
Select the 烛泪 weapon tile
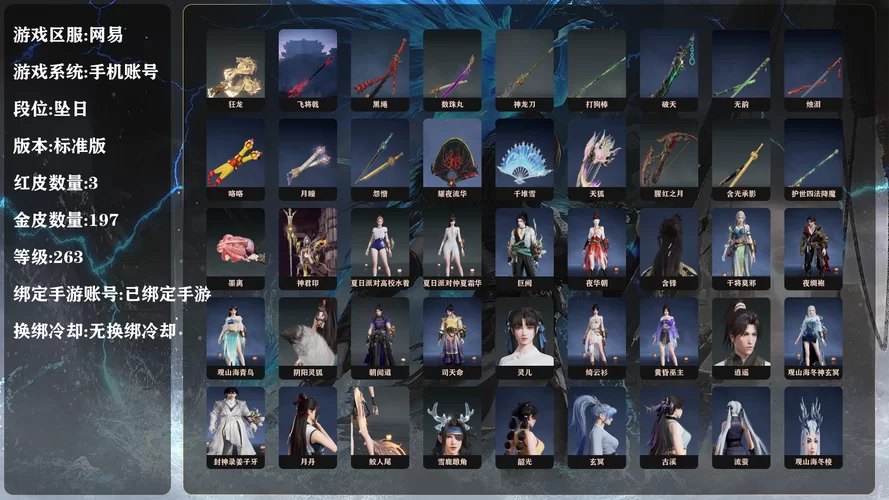[813, 64]
